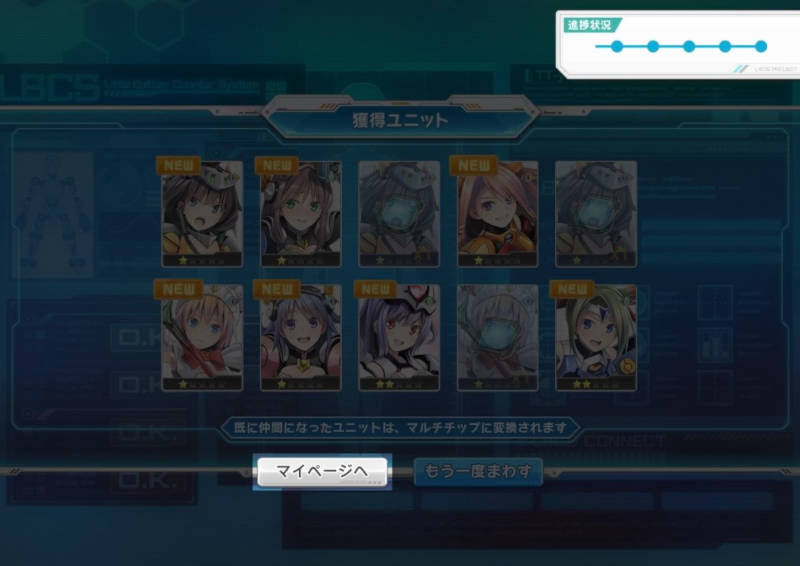Open the blonde unit card with red bow
The image size is (800, 566).
[x=202, y=337]
